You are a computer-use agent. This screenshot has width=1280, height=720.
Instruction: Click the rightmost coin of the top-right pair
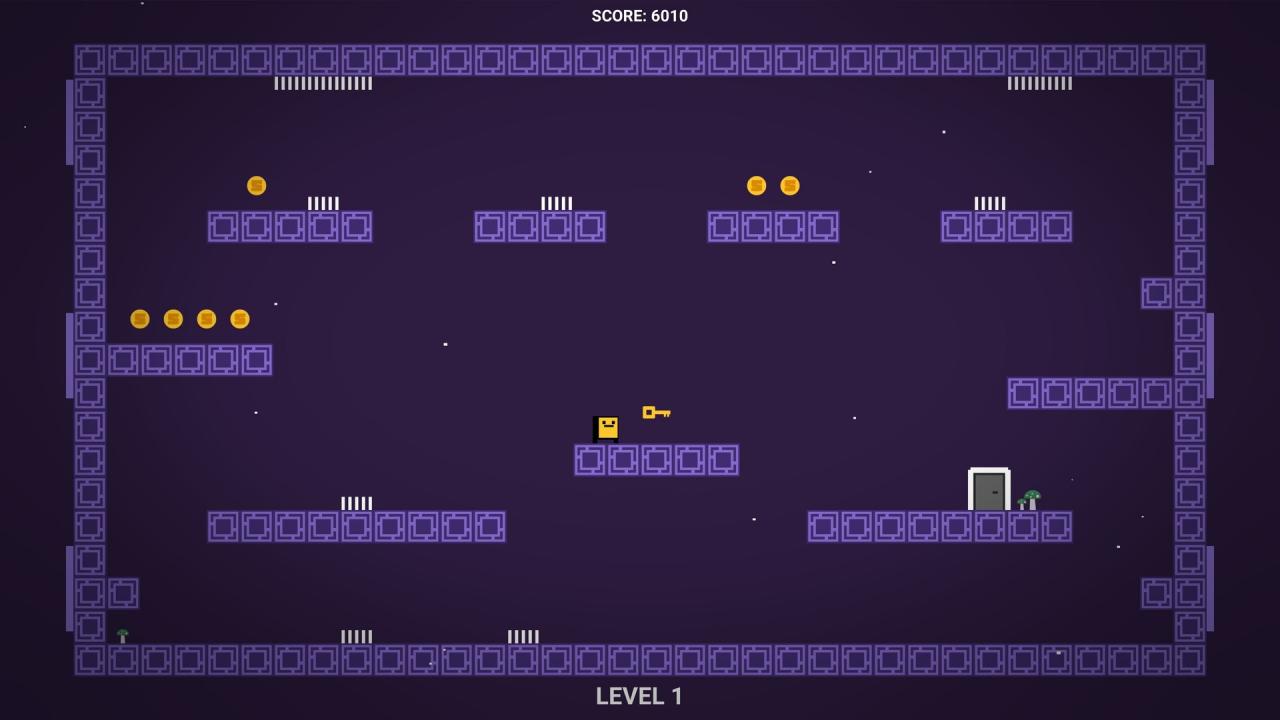tap(789, 185)
